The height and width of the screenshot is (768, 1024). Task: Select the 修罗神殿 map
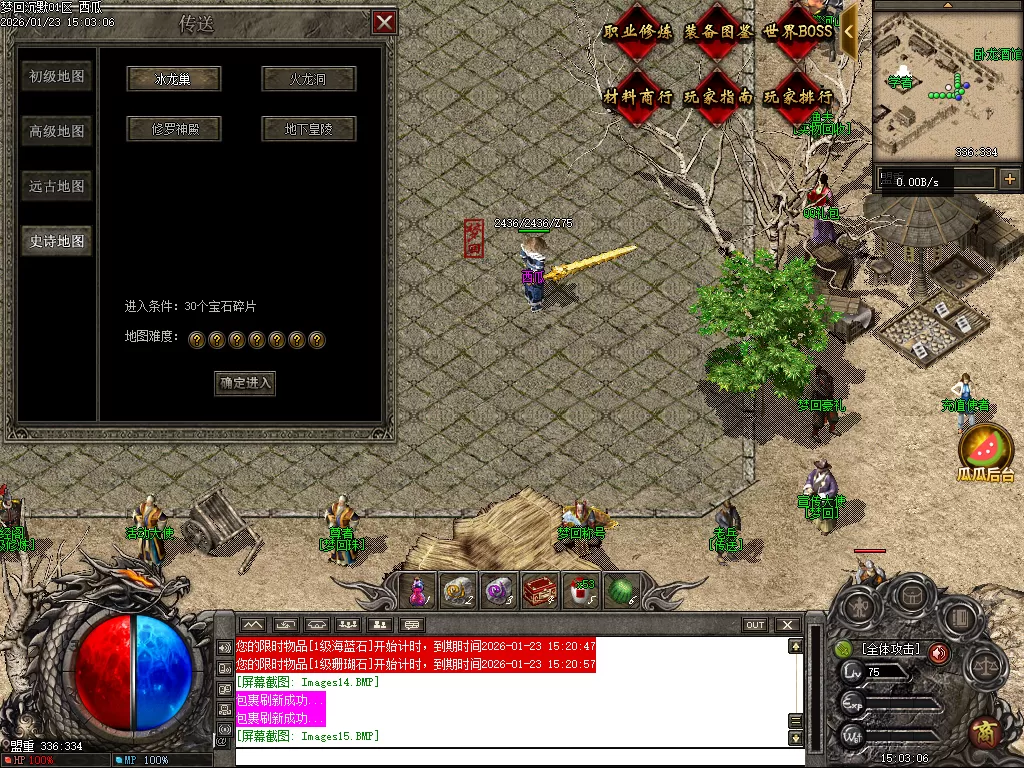[173, 129]
